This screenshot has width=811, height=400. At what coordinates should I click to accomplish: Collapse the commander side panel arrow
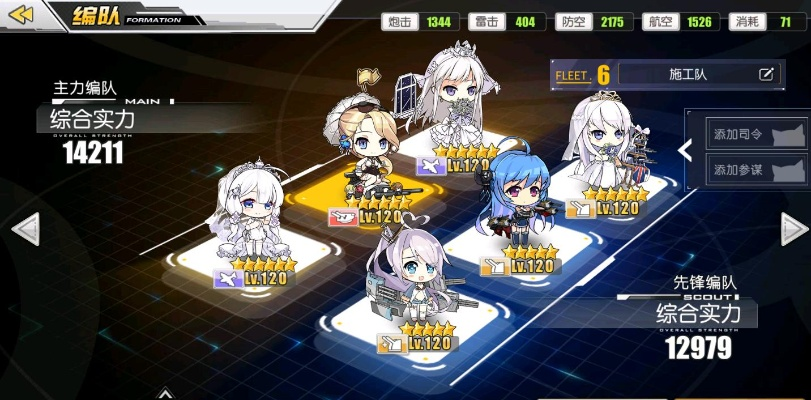(685, 150)
